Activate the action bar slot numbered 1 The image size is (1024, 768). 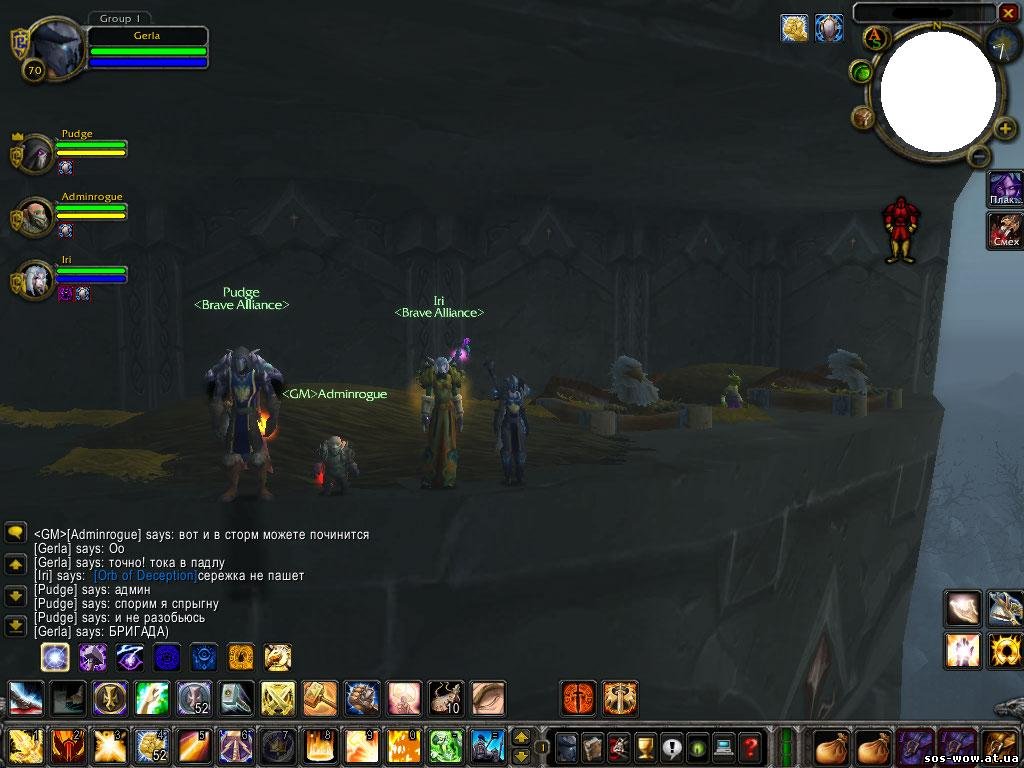pos(24,746)
